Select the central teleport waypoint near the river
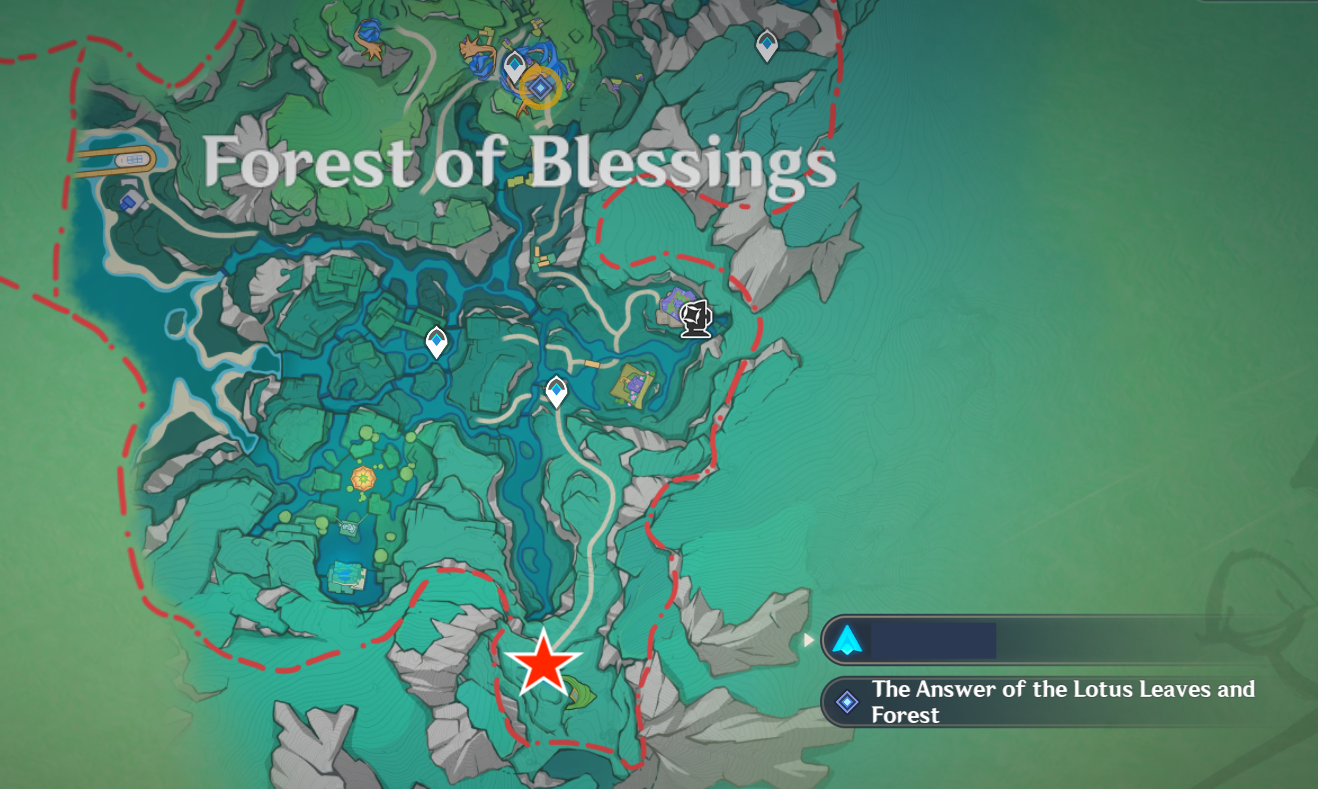Screen dimensions: 1318x789 click(435, 340)
